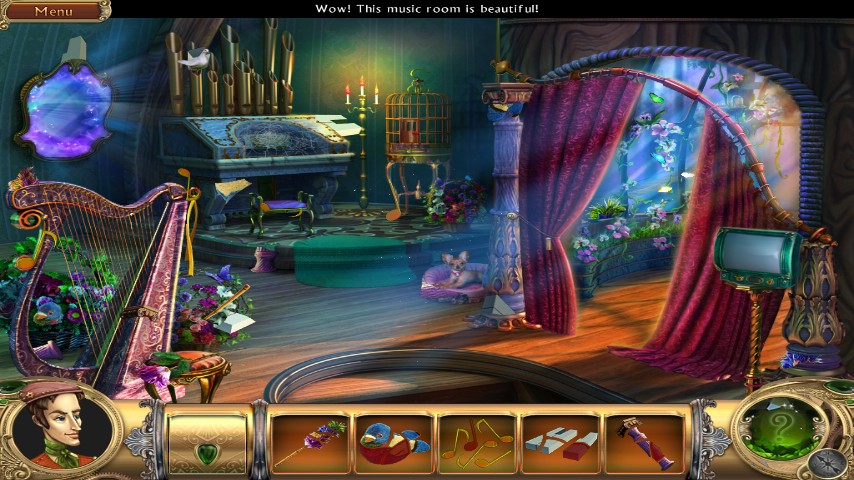Click the compass button beside the hint orb

point(828,462)
